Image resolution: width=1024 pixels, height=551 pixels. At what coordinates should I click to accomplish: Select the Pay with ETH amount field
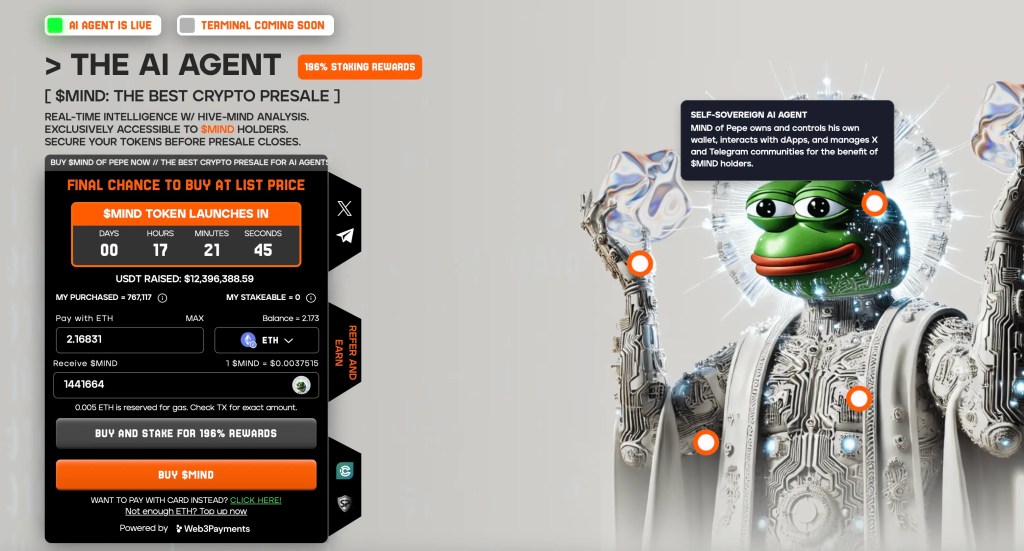[129, 340]
